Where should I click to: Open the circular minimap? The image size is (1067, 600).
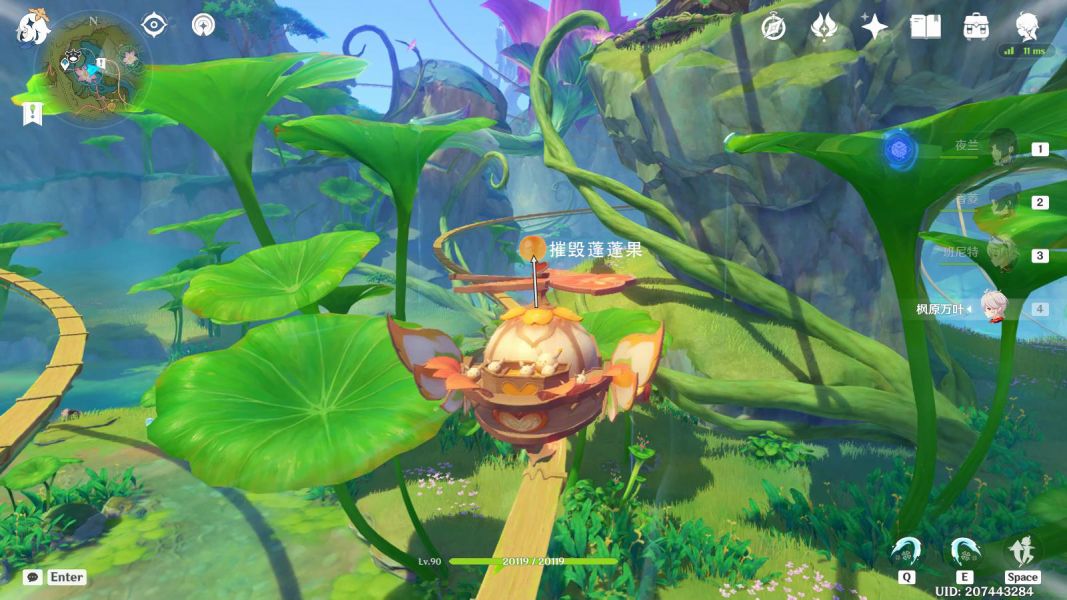(92, 65)
